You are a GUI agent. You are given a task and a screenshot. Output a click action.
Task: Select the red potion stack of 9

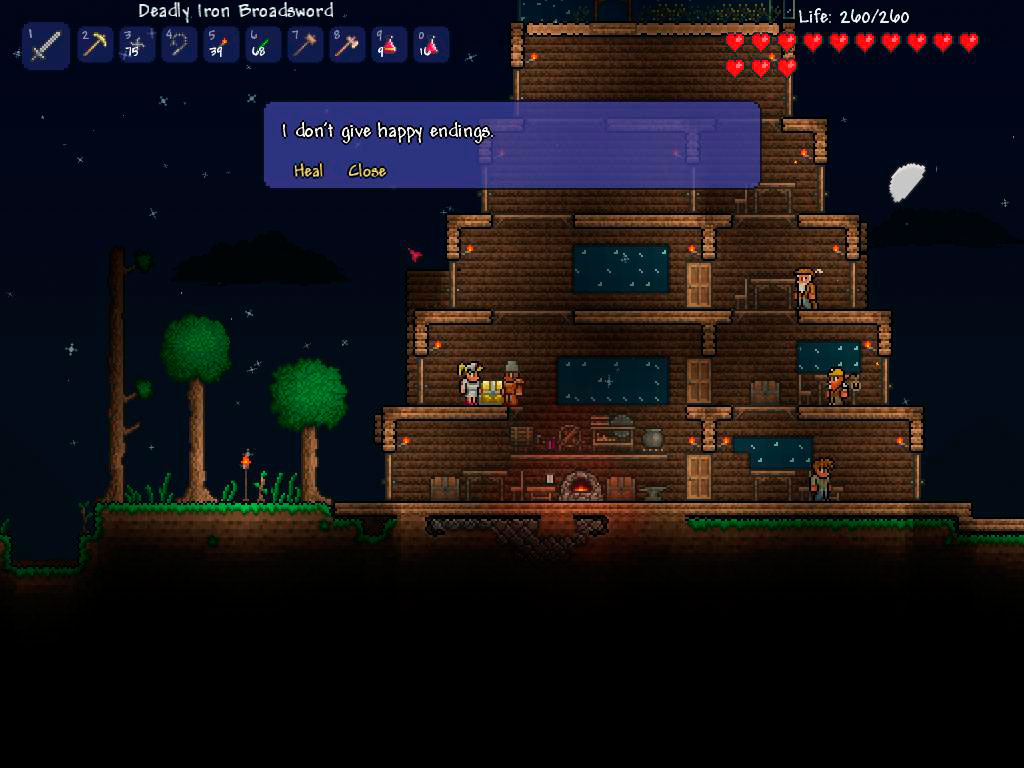[x=389, y=45]
